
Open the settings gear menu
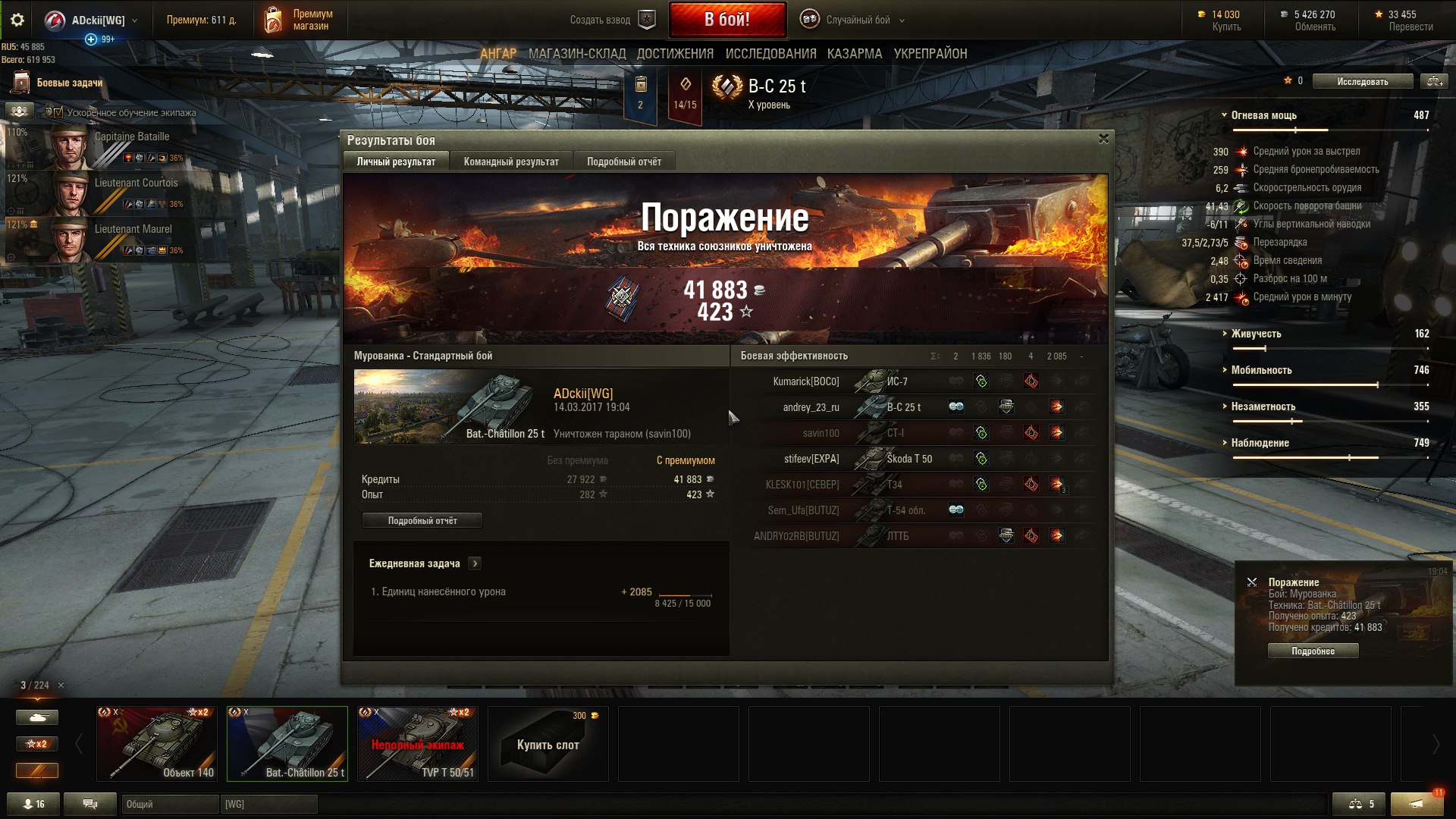[x=17, y=20]
